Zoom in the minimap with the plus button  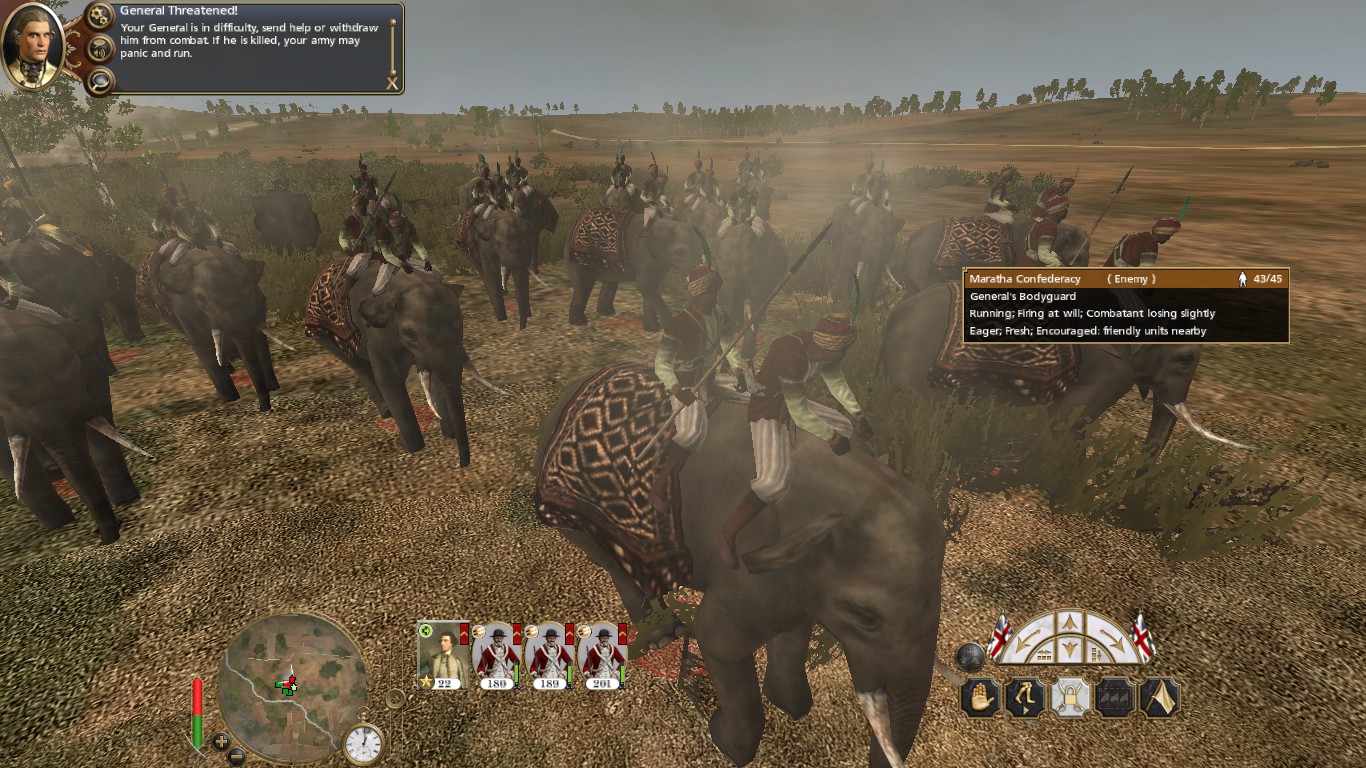click(222, 741)
